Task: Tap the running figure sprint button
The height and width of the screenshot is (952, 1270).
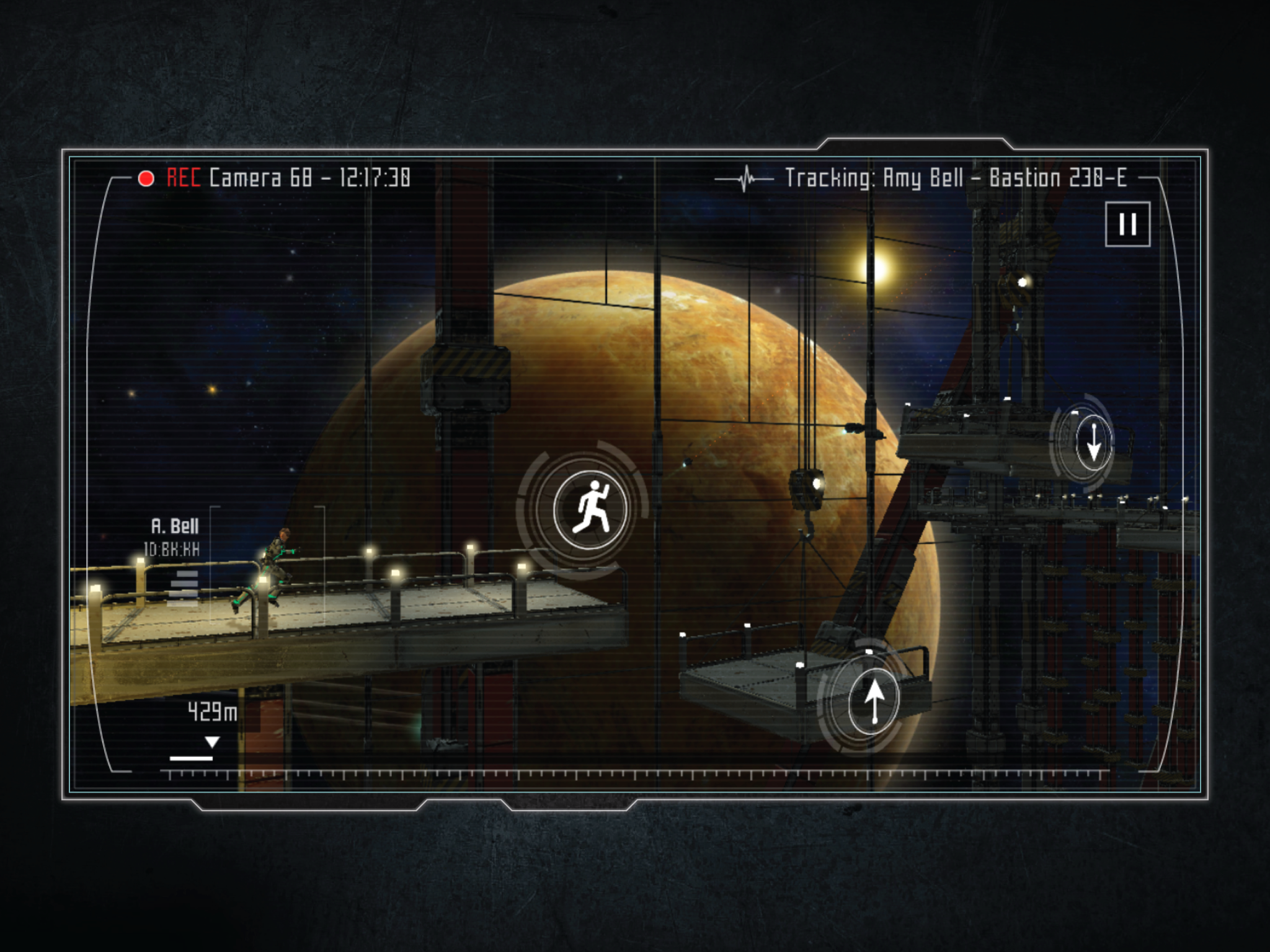Action: click(x=590, y=509)
